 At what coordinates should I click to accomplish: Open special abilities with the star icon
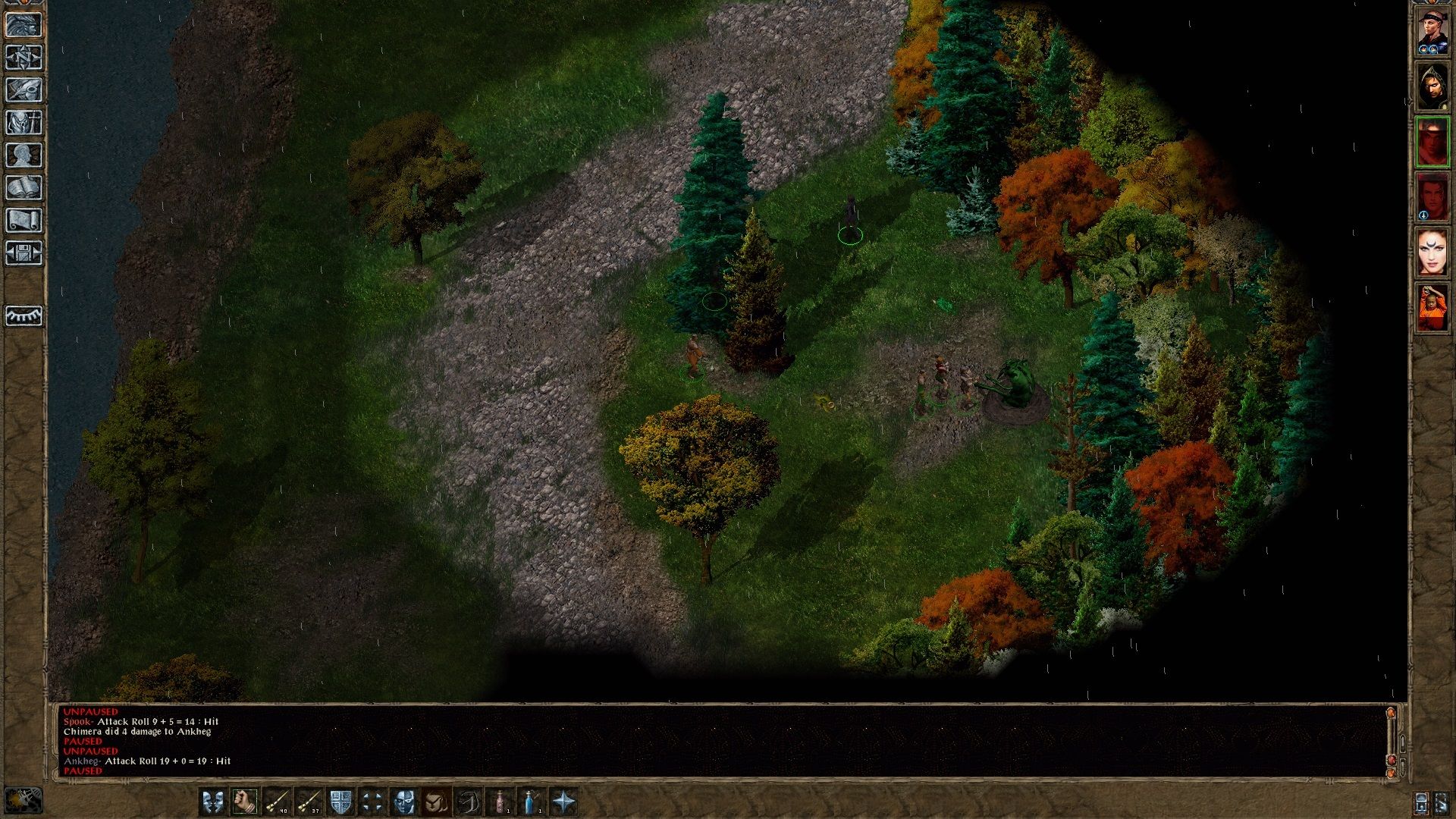[x=563, y=802]
